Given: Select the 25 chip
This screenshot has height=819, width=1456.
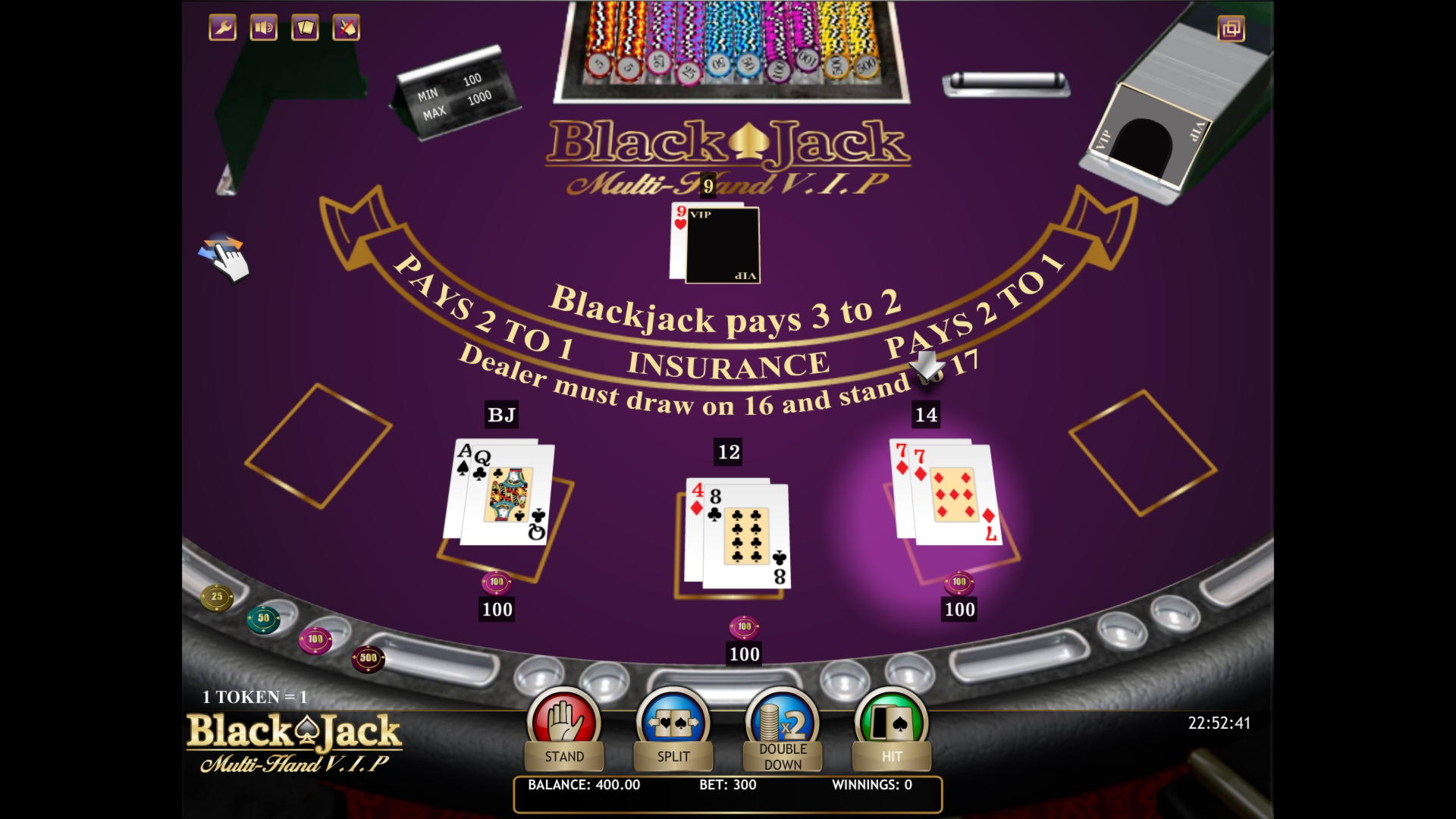Looking at the screenshot, I should (x=217, y=597).
